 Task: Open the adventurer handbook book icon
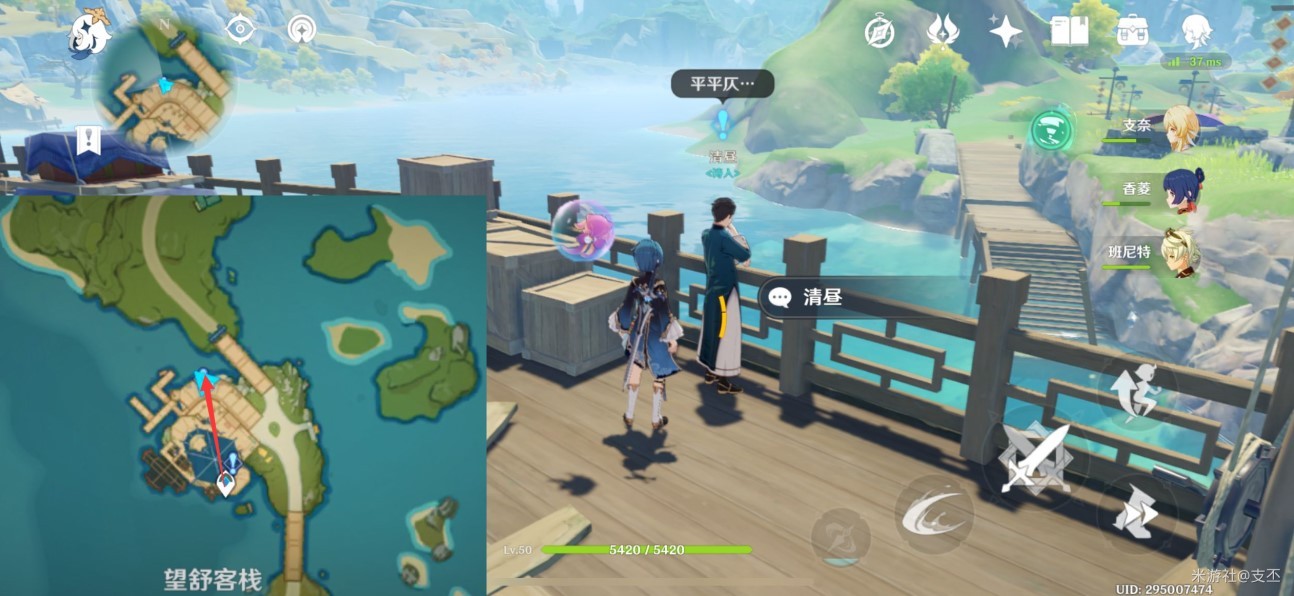coord(1069,32)
